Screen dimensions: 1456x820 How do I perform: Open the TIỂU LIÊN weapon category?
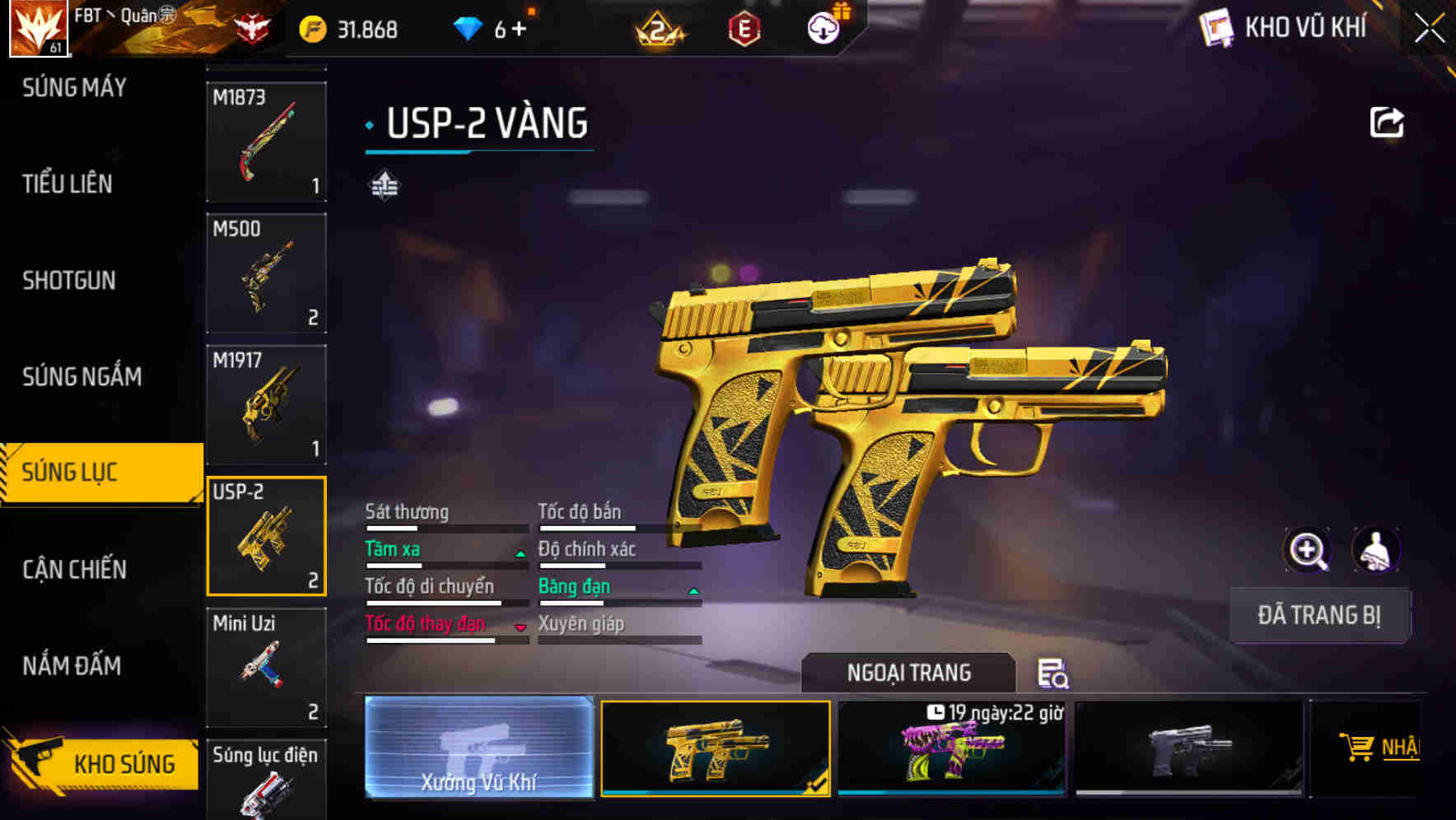click(68, 184)
